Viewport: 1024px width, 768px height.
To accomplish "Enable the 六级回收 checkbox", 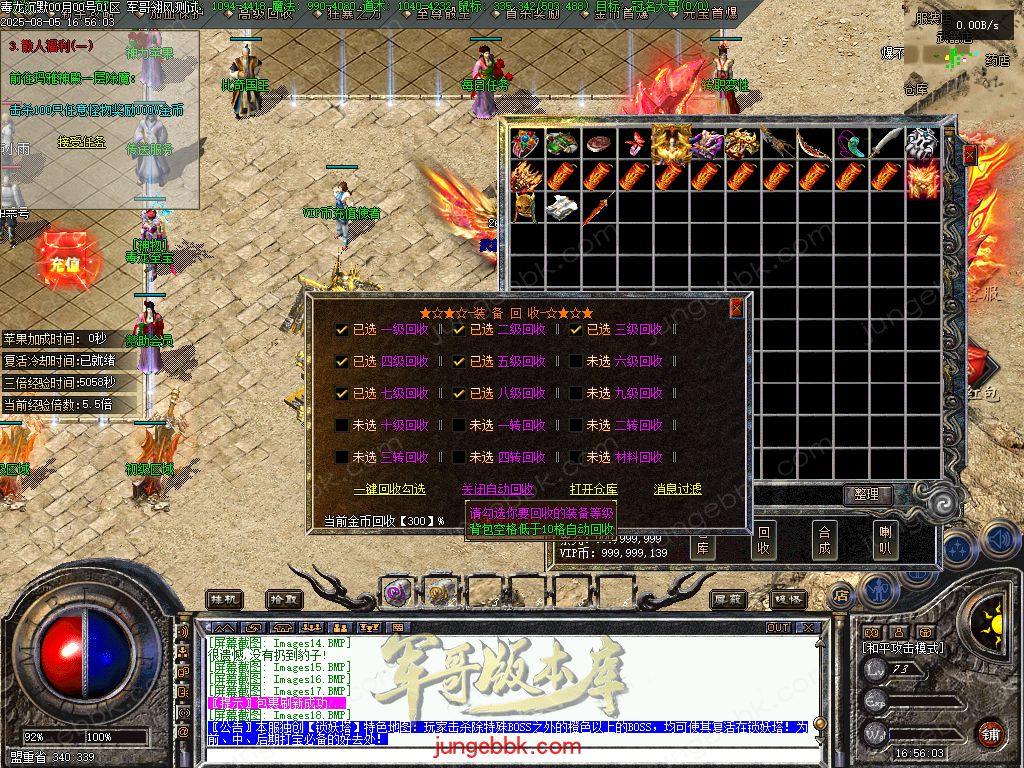I will coord(577,361).
